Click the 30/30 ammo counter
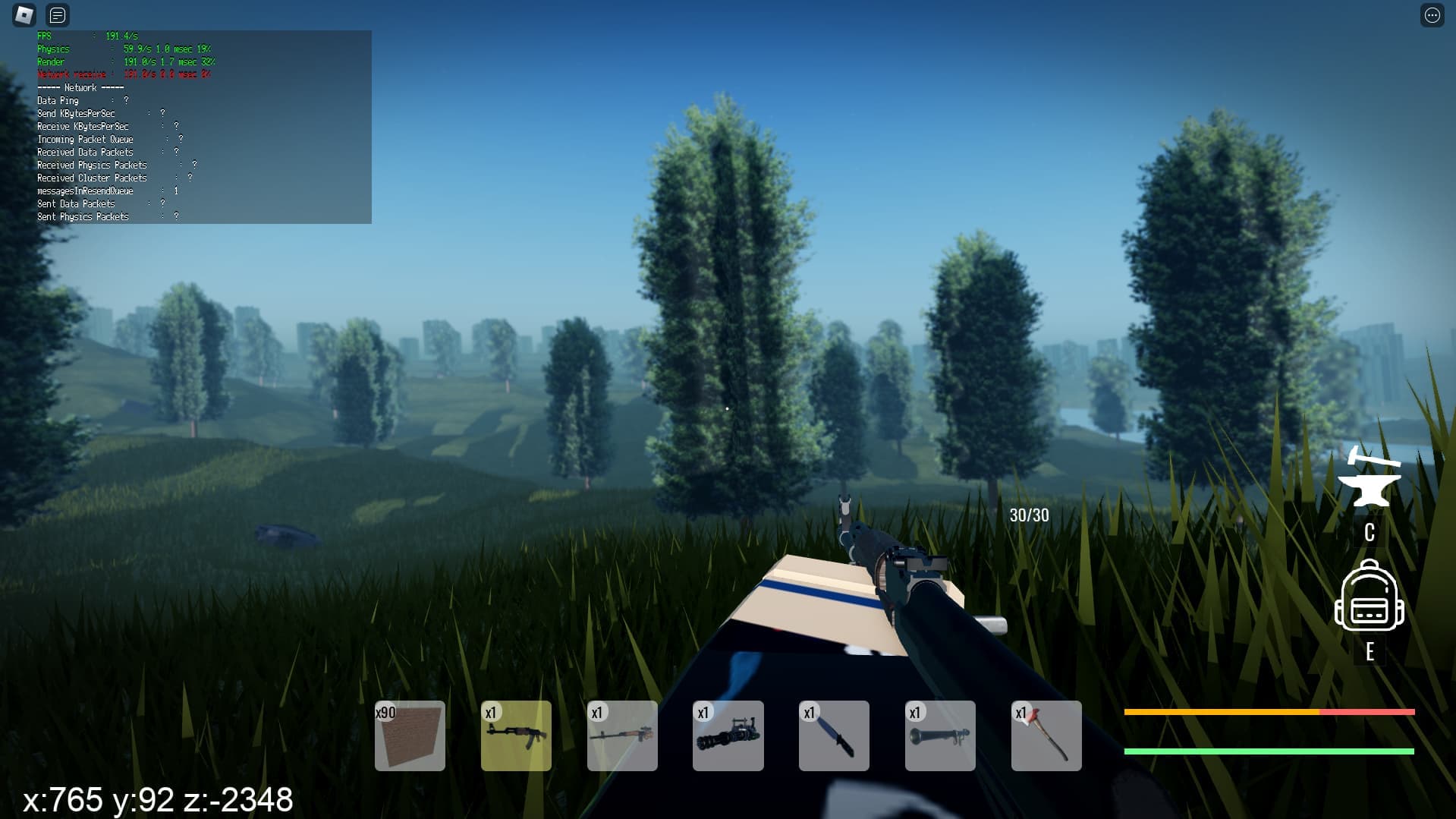The image size is (1456, 819). tap(1028, 515)
